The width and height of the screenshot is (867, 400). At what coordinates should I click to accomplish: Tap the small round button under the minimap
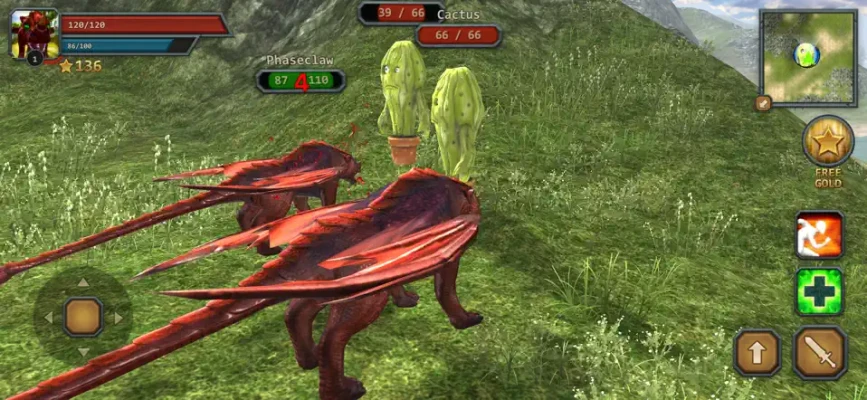pos(763,103)
